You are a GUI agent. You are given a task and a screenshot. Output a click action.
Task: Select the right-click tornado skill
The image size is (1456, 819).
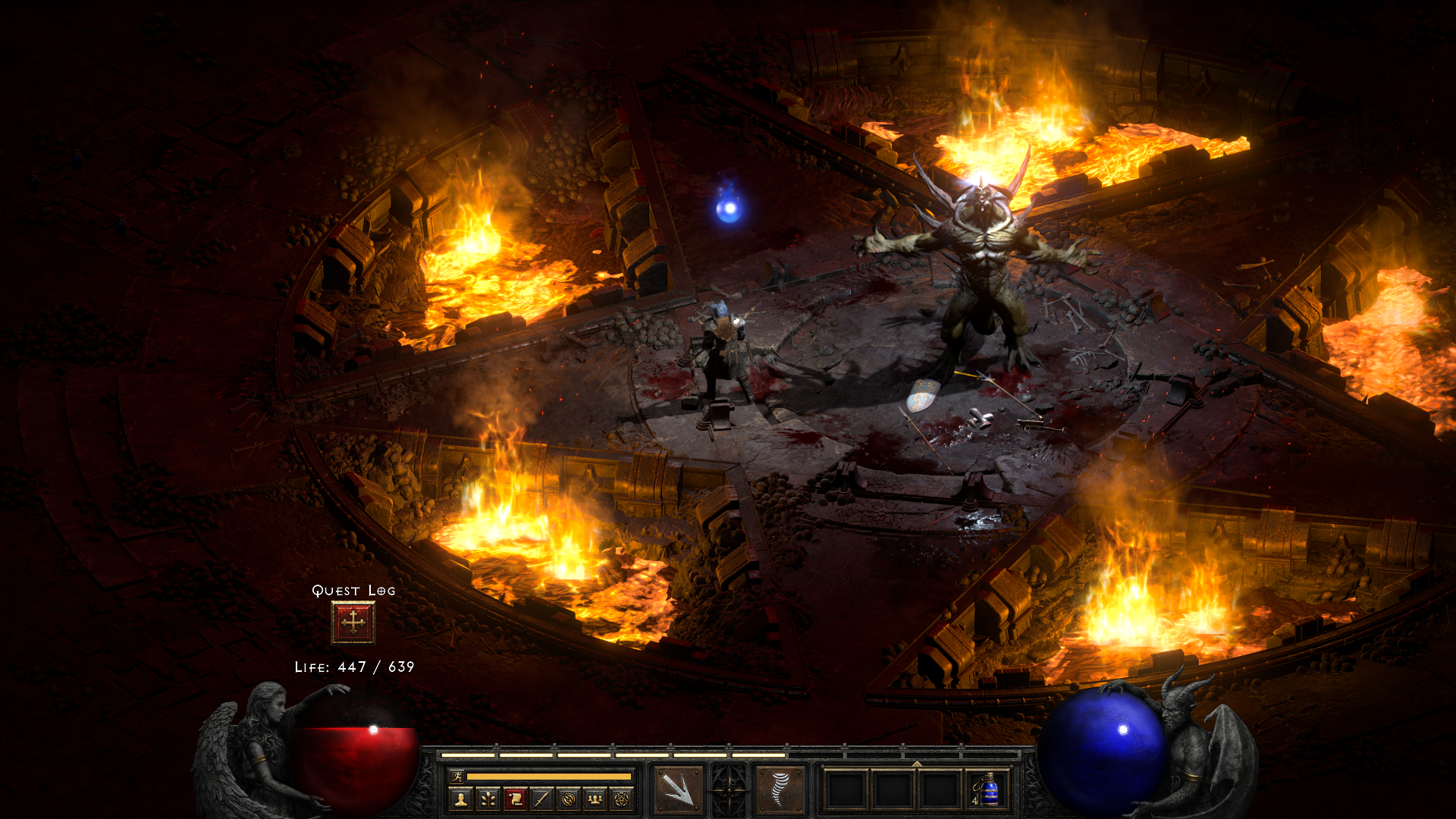pos(780,789)
